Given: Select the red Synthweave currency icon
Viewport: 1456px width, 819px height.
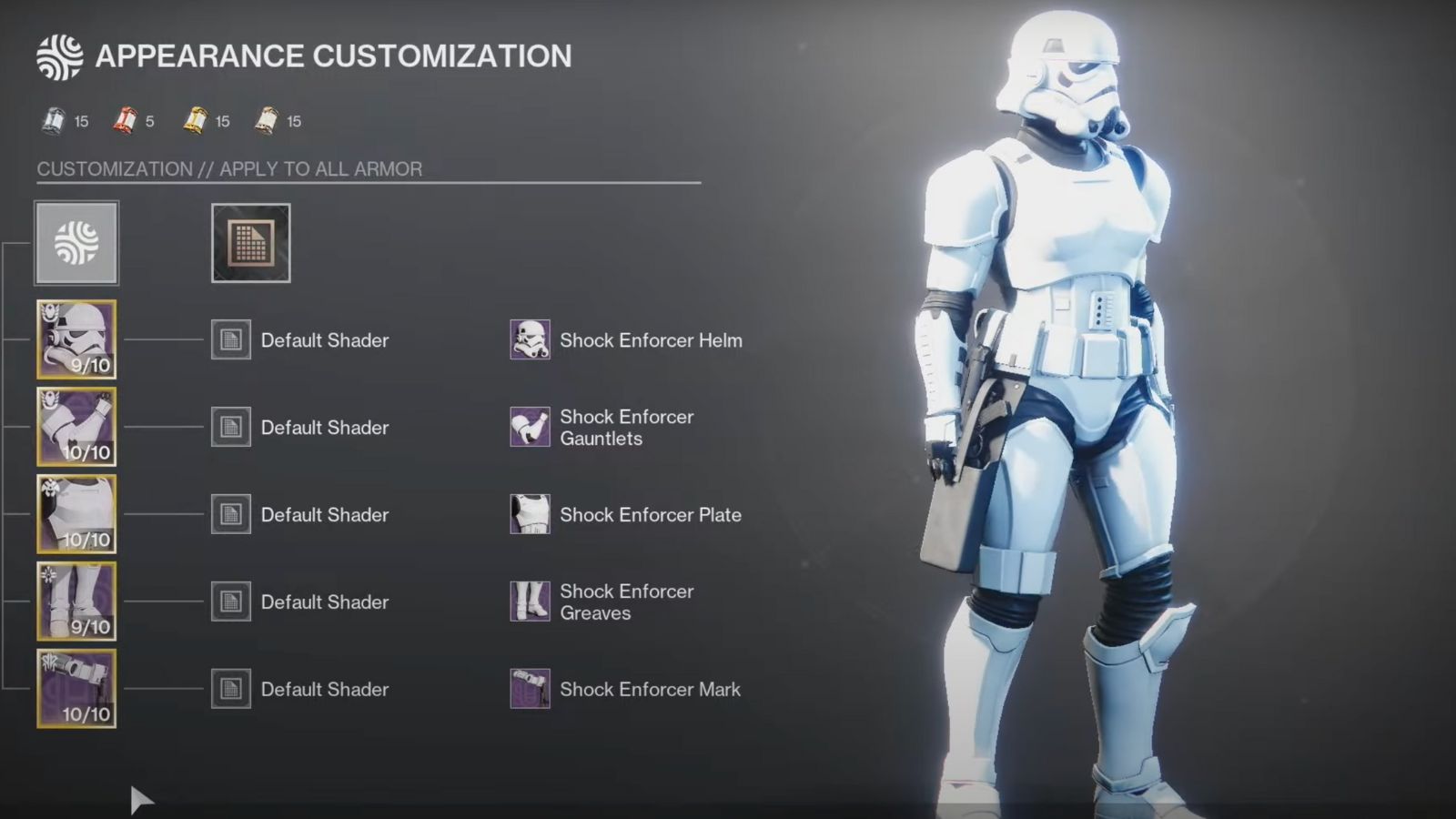Looking at the screenshot, I should pos(126,120).
